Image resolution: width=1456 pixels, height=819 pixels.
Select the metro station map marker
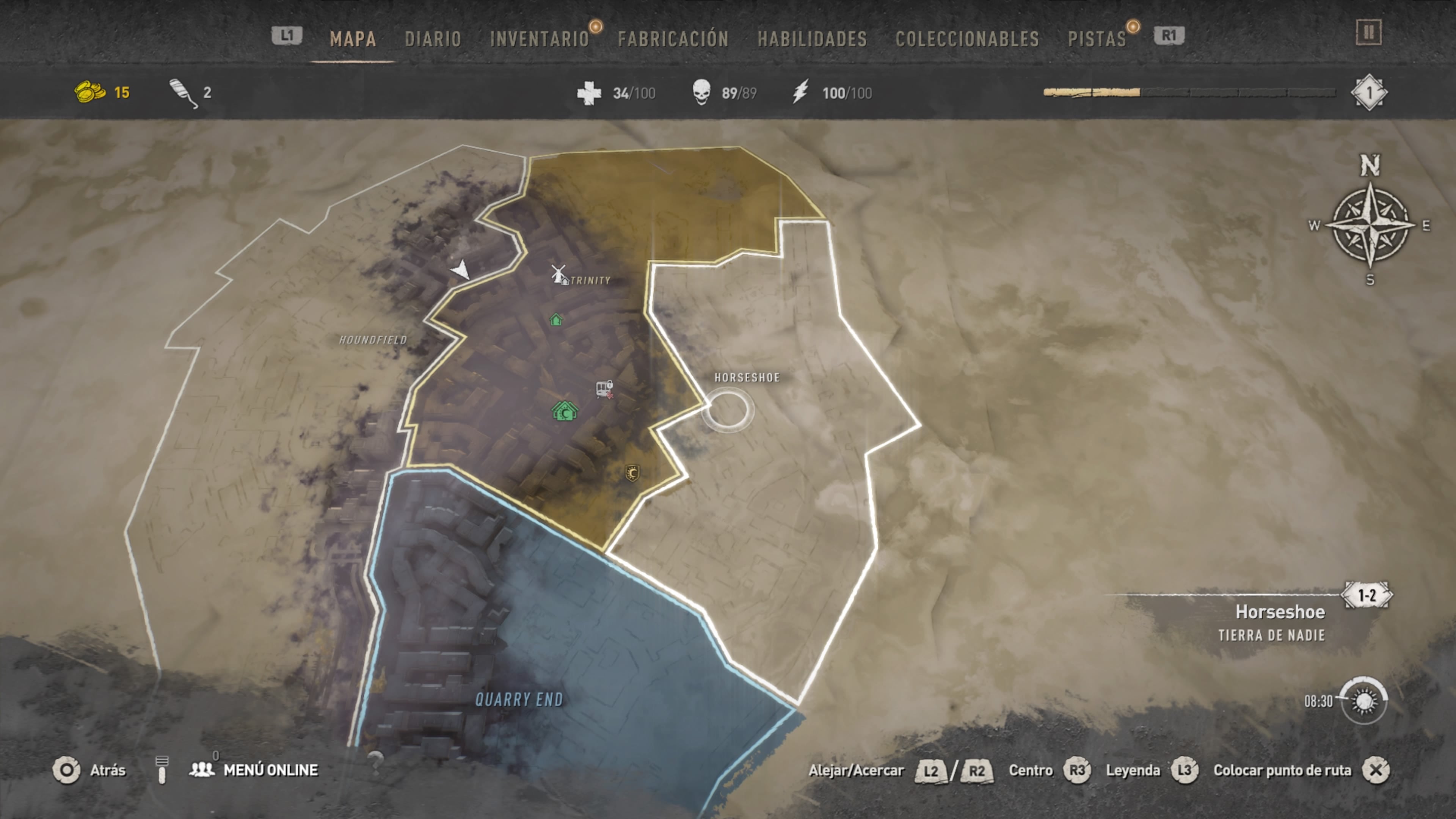[x=604, y=389]
